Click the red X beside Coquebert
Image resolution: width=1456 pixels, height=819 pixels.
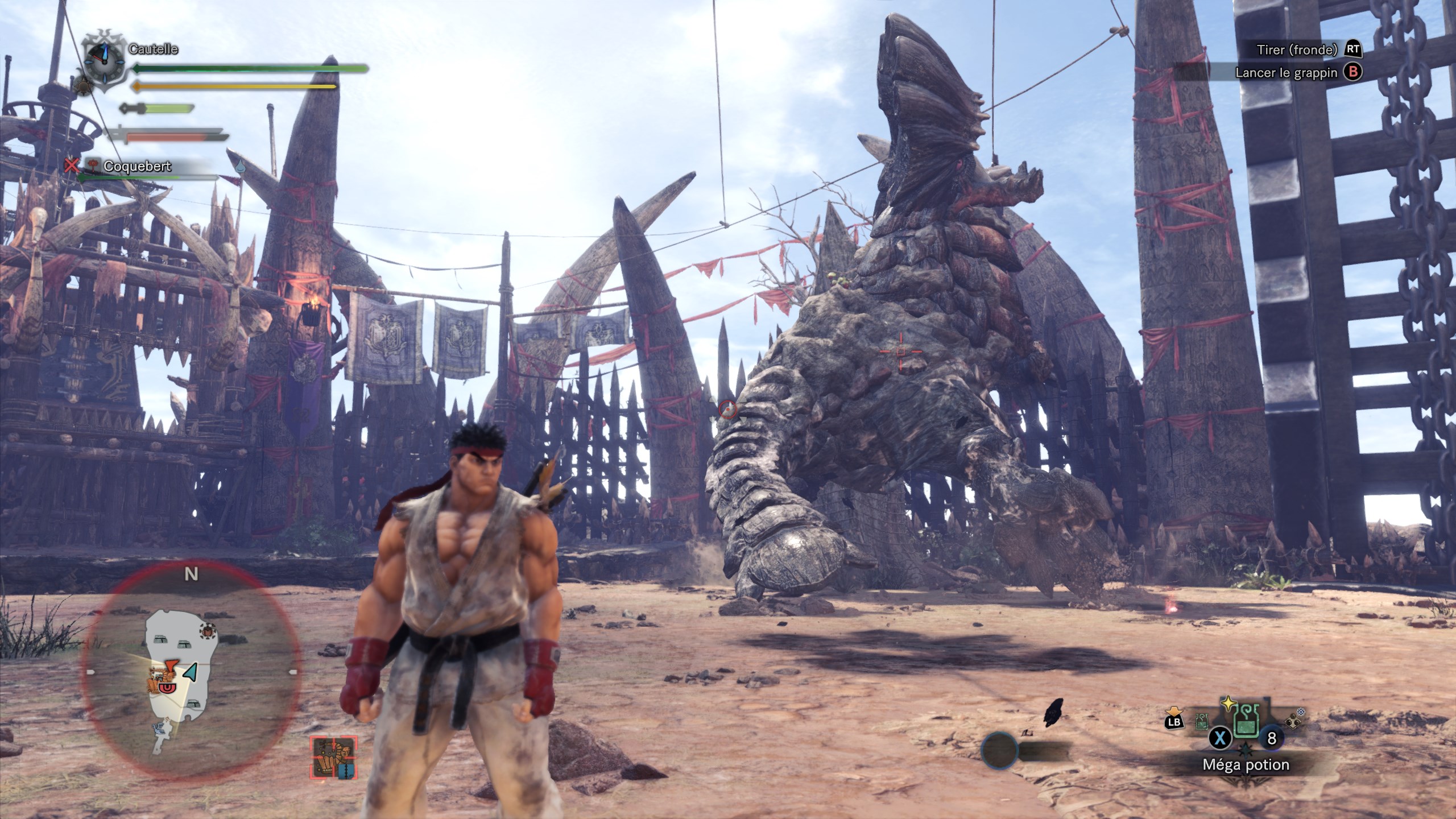point(71,166)
